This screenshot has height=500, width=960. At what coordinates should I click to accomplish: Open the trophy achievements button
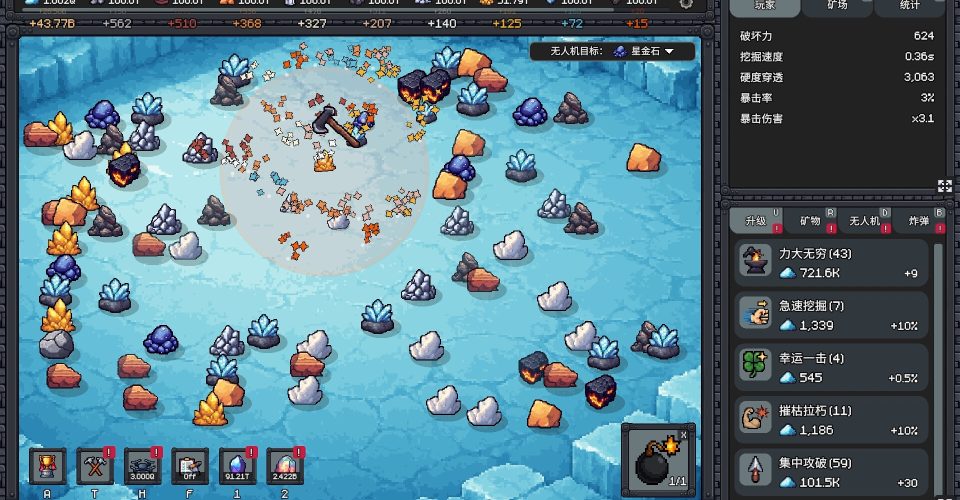[x=48, y=465]
